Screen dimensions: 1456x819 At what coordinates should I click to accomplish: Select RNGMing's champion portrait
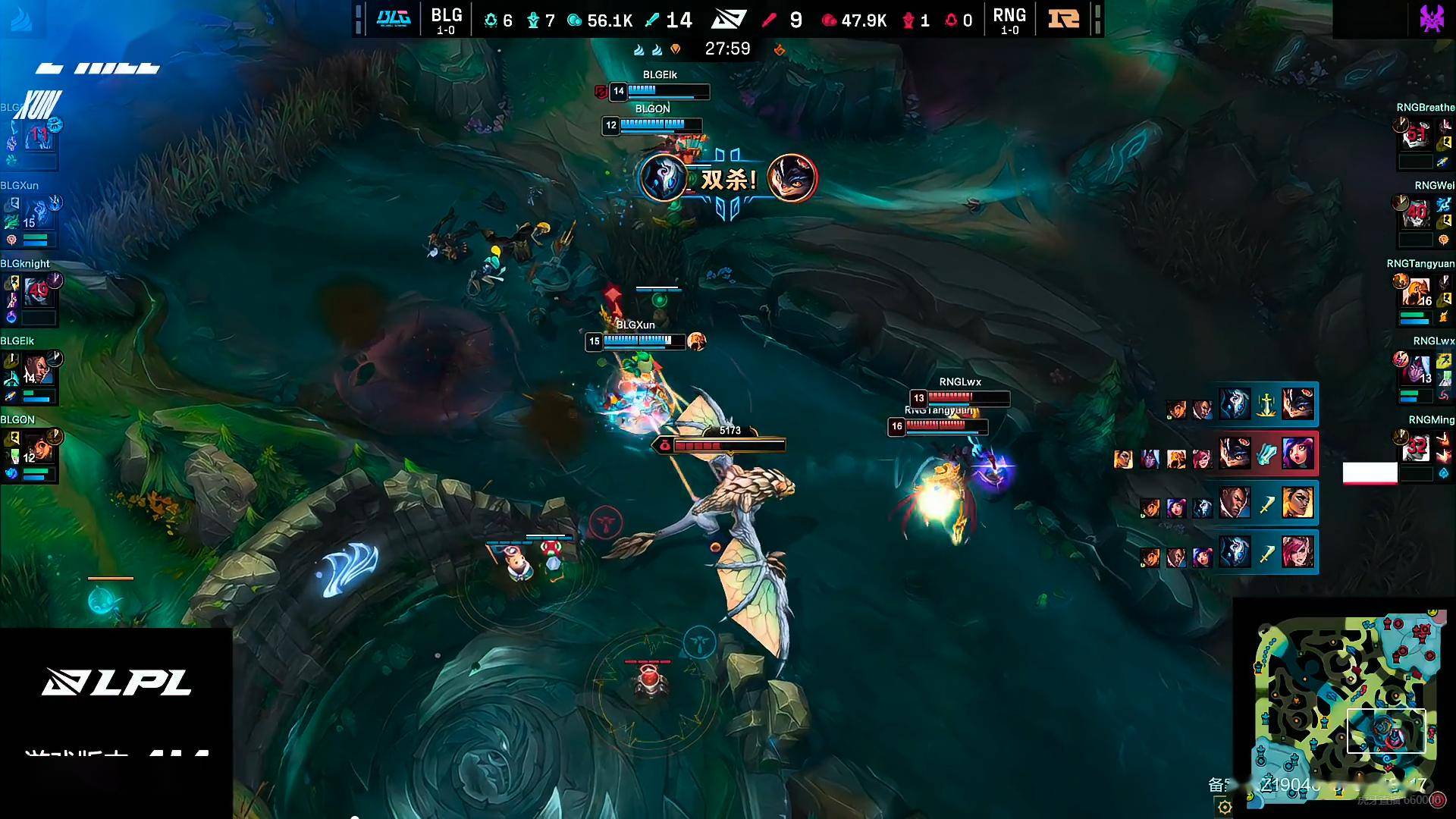tap(1416, 448)
